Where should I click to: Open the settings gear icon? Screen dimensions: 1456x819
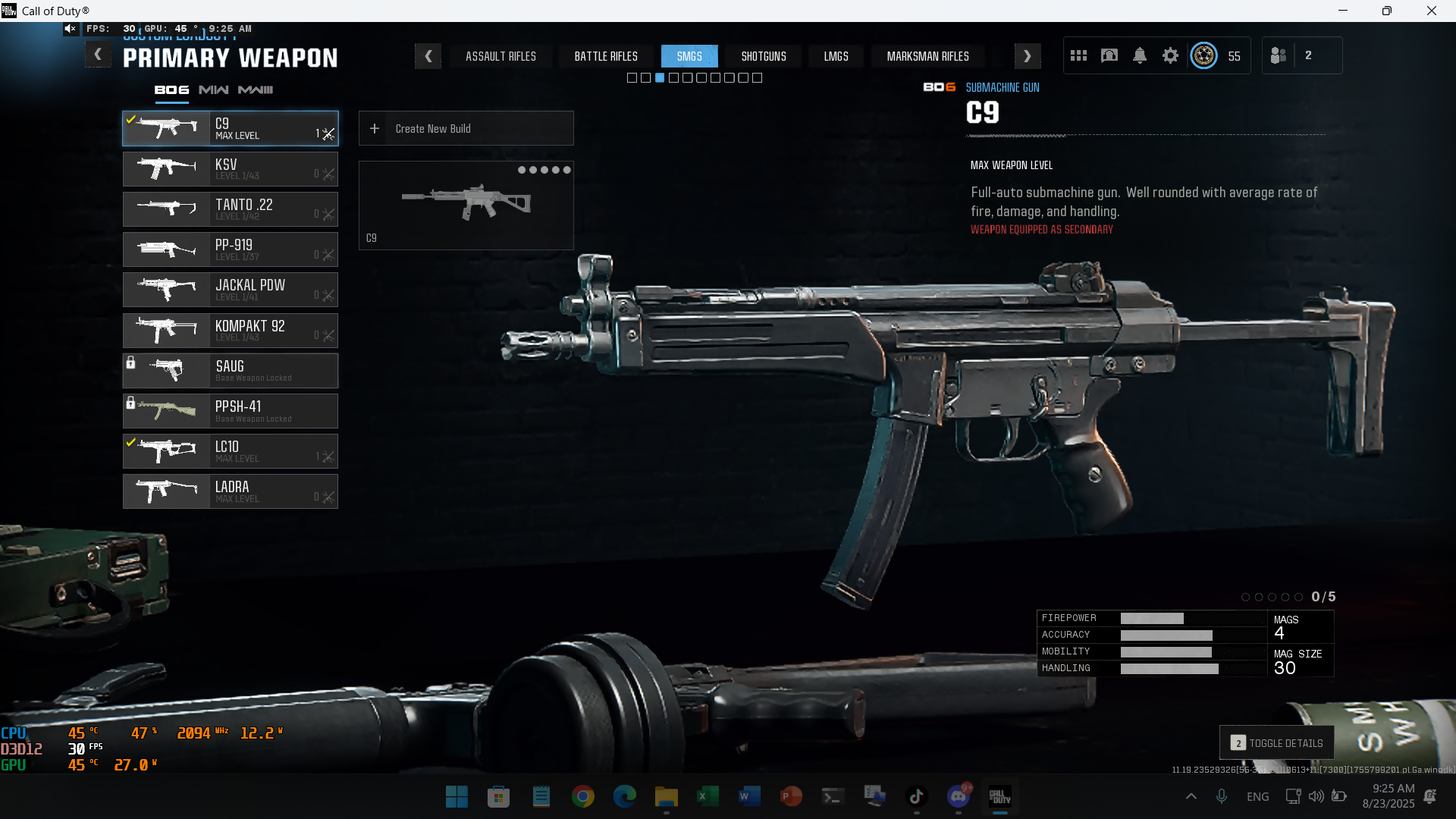click(x=1170, y=55)
